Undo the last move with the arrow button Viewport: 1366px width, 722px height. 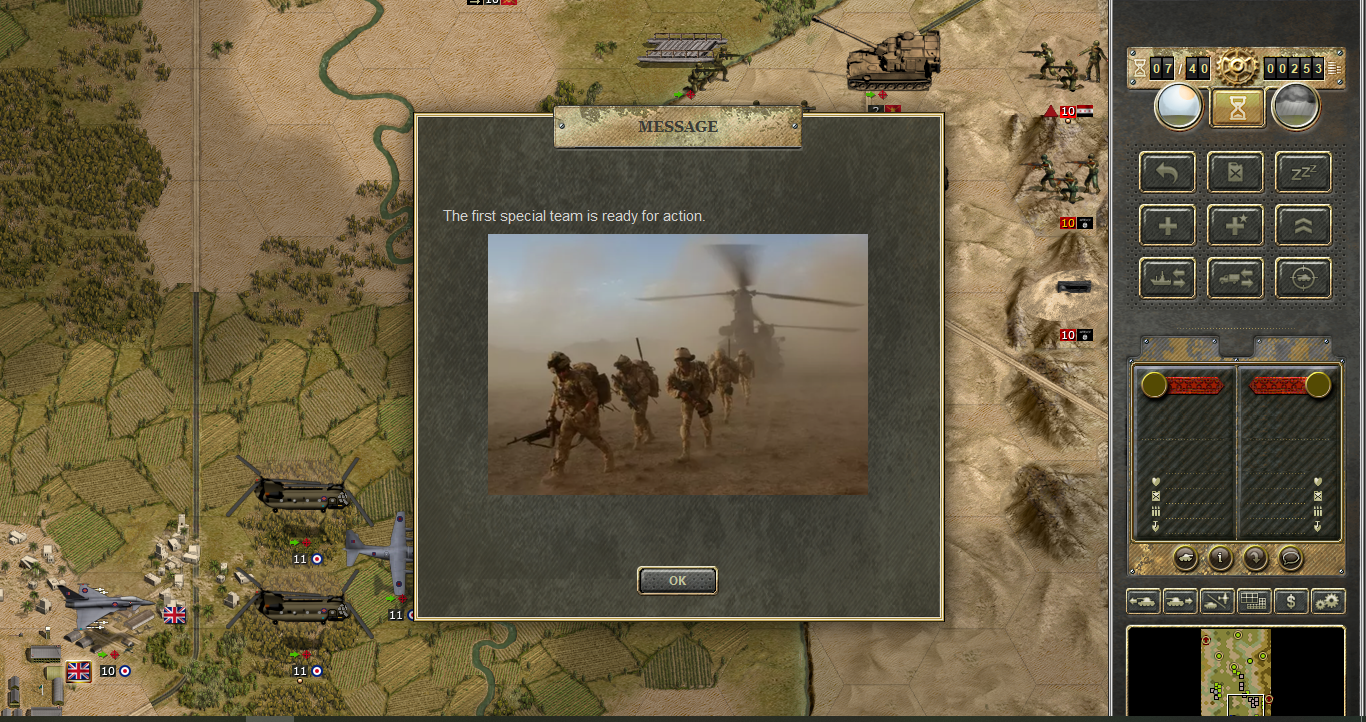(x=1167, y=173)
